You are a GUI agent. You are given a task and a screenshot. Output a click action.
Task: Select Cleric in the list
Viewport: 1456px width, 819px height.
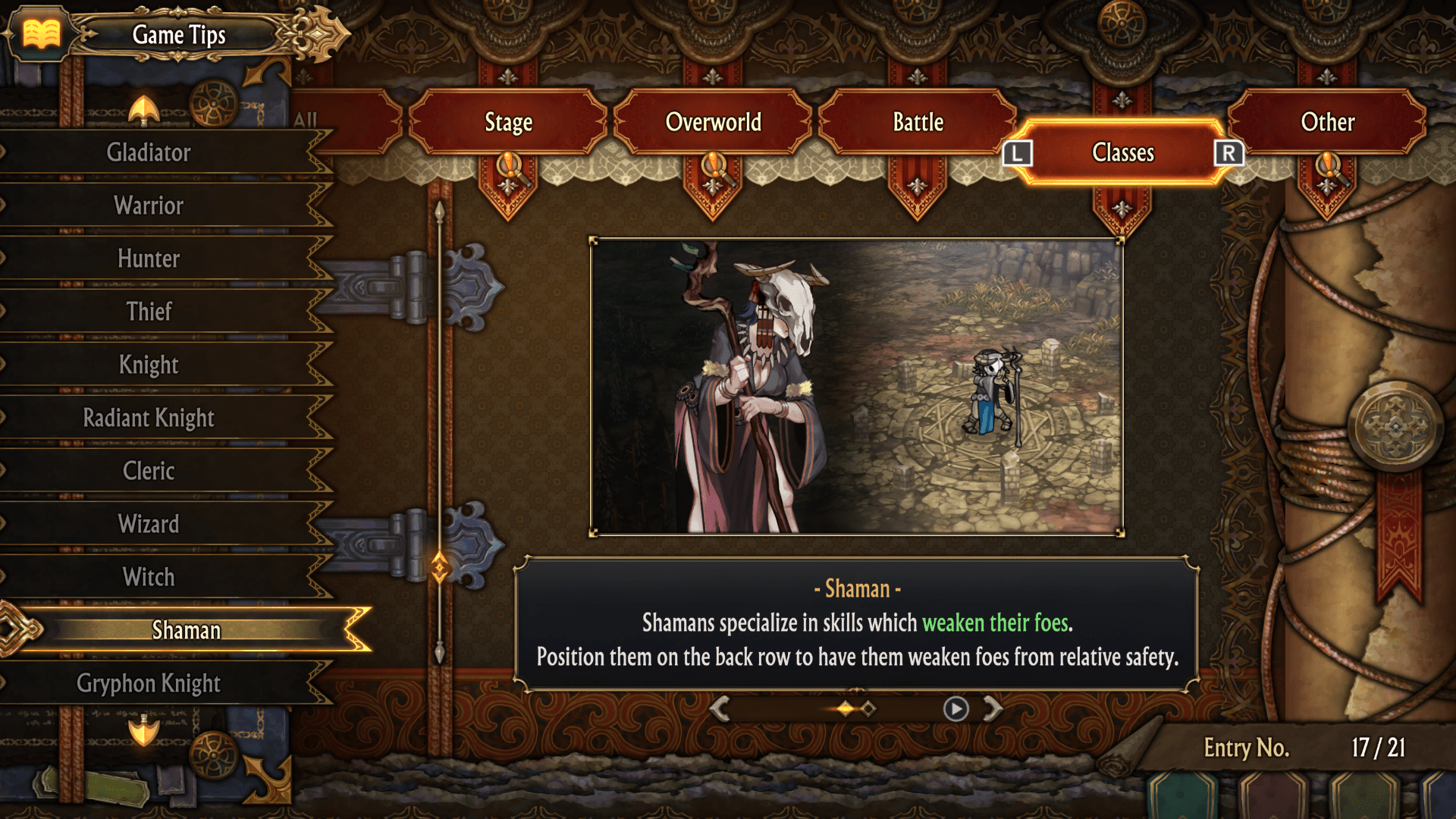(149, 471)
